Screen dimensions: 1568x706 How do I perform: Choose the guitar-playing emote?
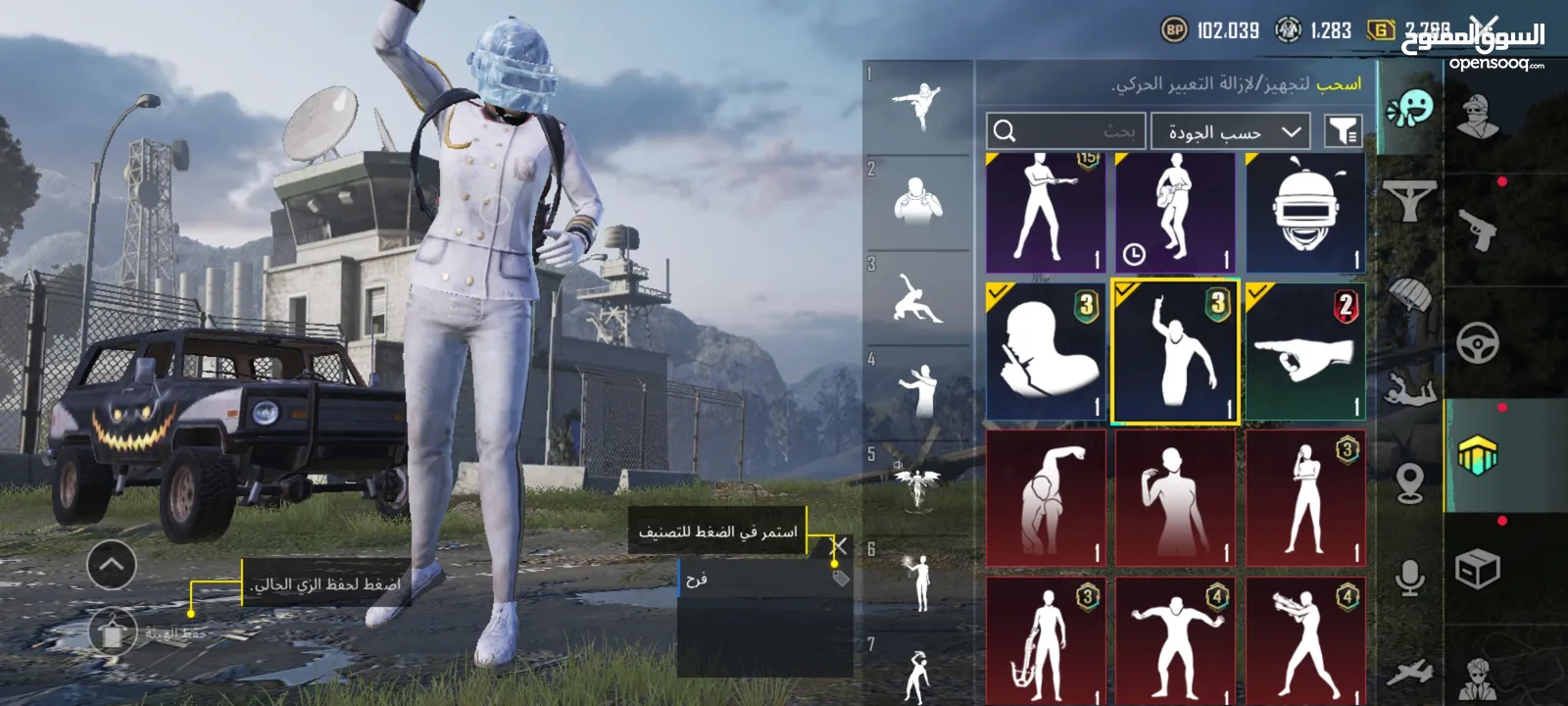click(1175, 213)
